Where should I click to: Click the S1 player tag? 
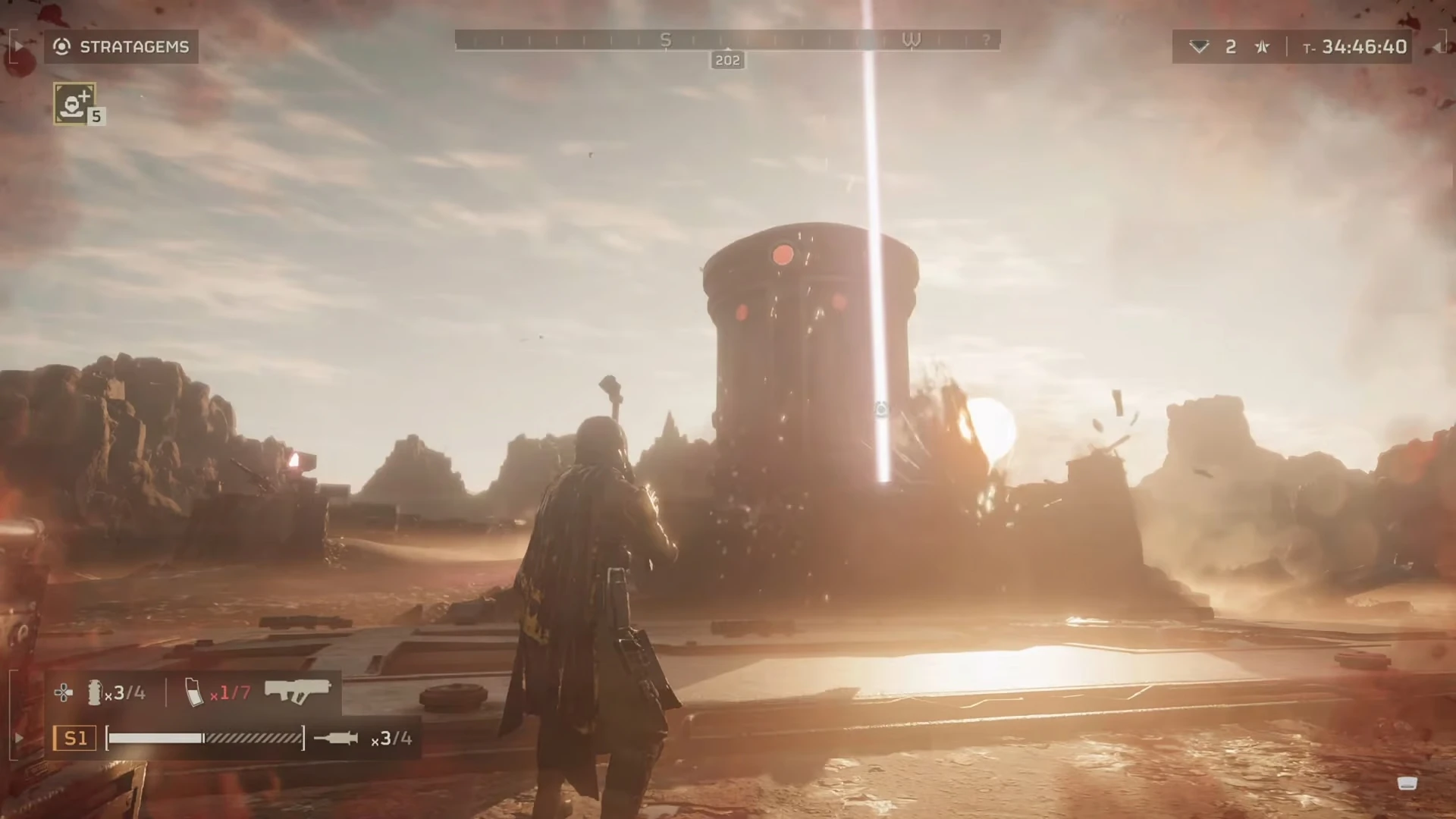[x=75, y=738]
